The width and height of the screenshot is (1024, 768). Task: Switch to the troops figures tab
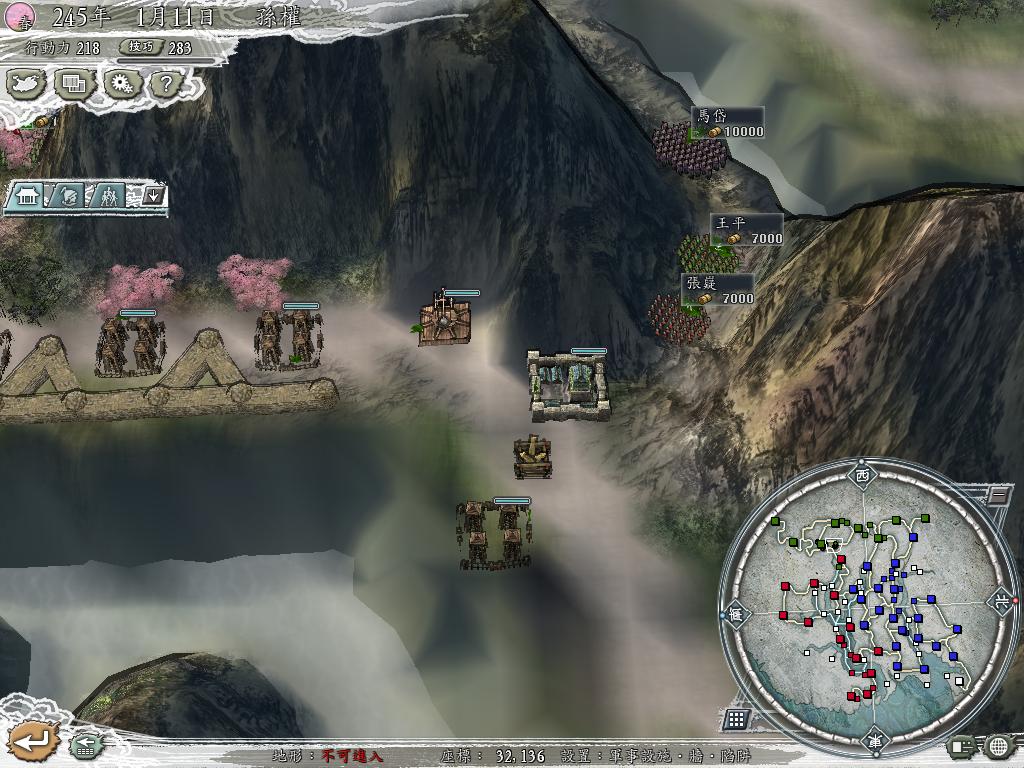(109, 196)
